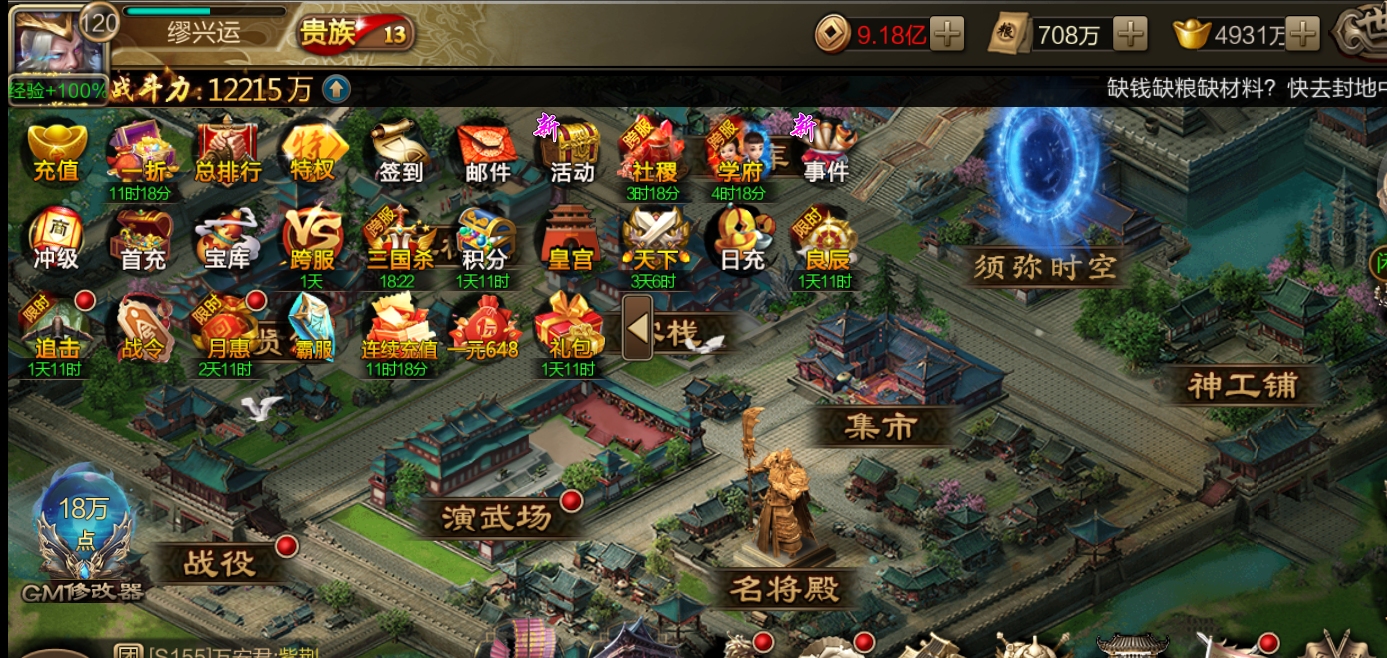The image size is (1387, 658).
Task: Open the 特权 privilege icon
Action: point(313,152)
